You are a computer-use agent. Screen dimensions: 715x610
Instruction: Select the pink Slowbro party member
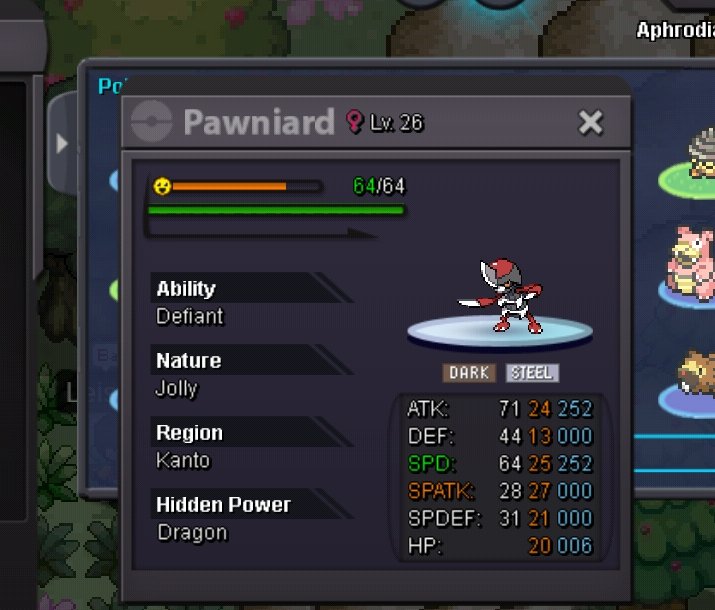coord(690,264)
